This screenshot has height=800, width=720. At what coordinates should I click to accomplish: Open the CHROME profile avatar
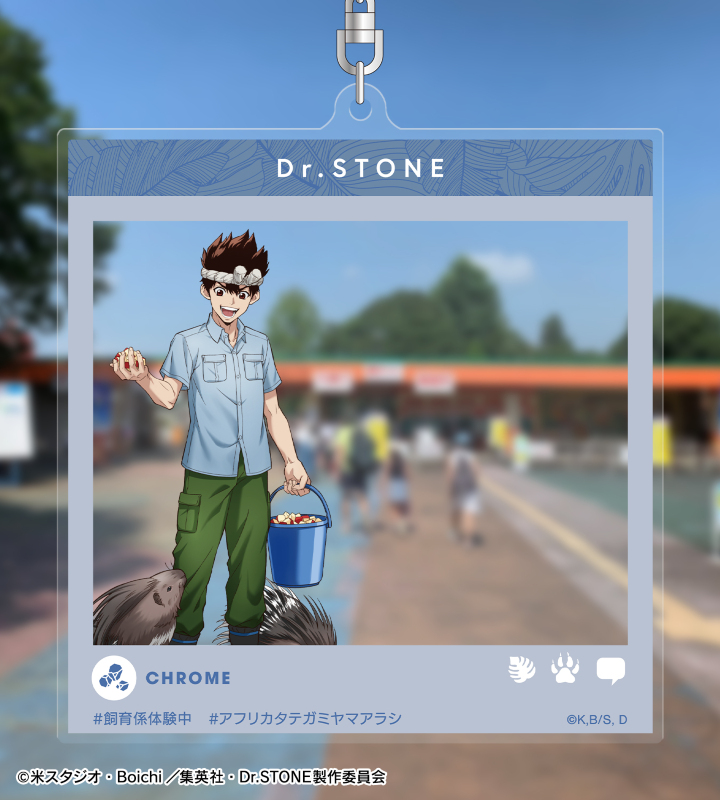click(114, 678)
